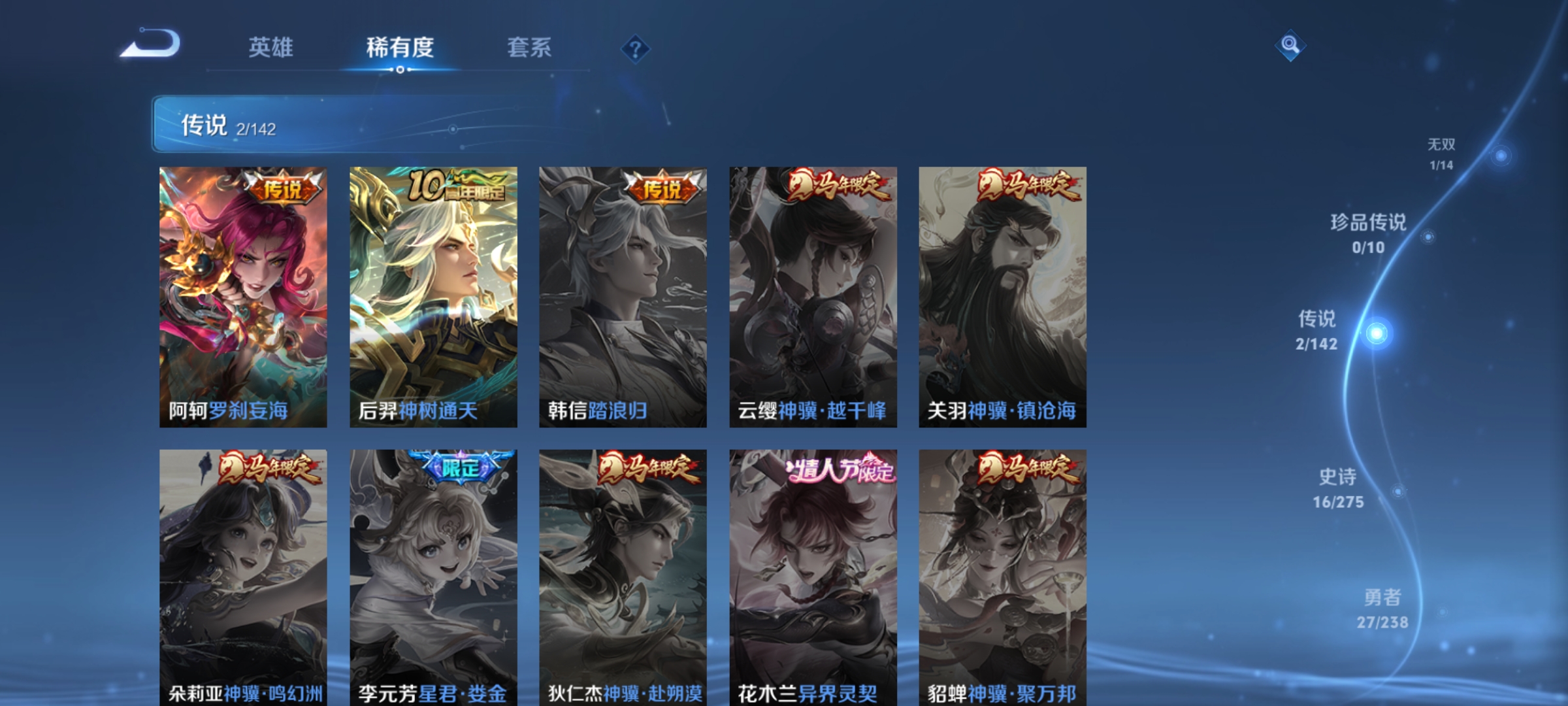This screenshot has height=706, width=1568.
Task: Click the help question mark icon
Action: click(636, 48)
